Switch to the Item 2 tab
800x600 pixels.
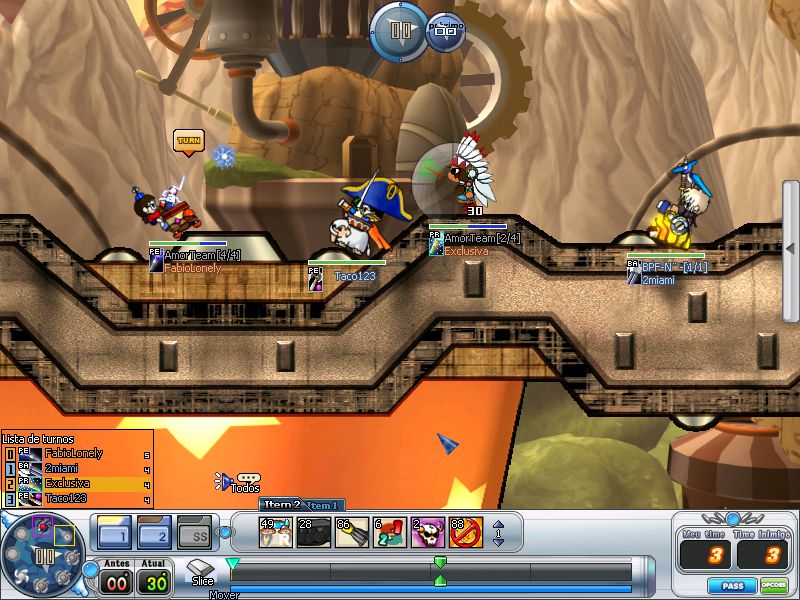click(281, 505)
